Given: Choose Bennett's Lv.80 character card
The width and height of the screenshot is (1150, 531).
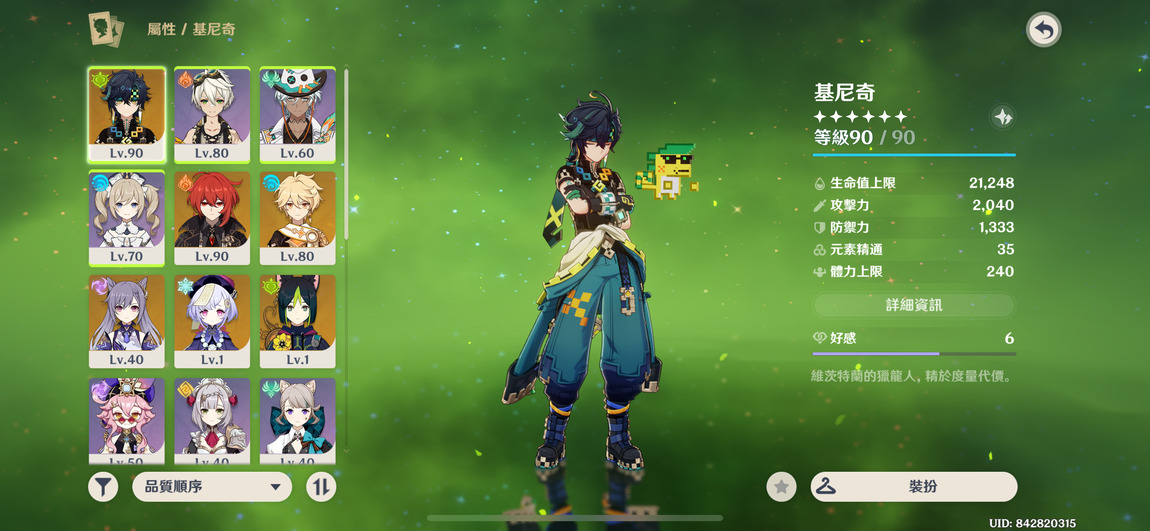Looking at the screenshot, I should click(212, 114).
